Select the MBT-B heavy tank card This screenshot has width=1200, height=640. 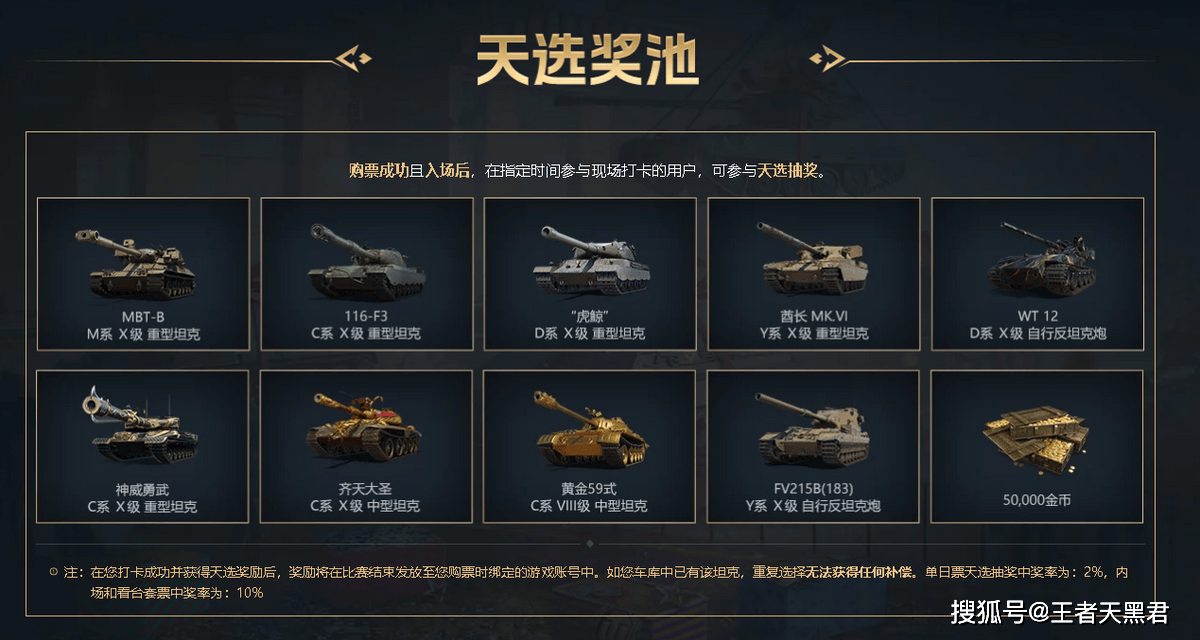tap(143, 273)
